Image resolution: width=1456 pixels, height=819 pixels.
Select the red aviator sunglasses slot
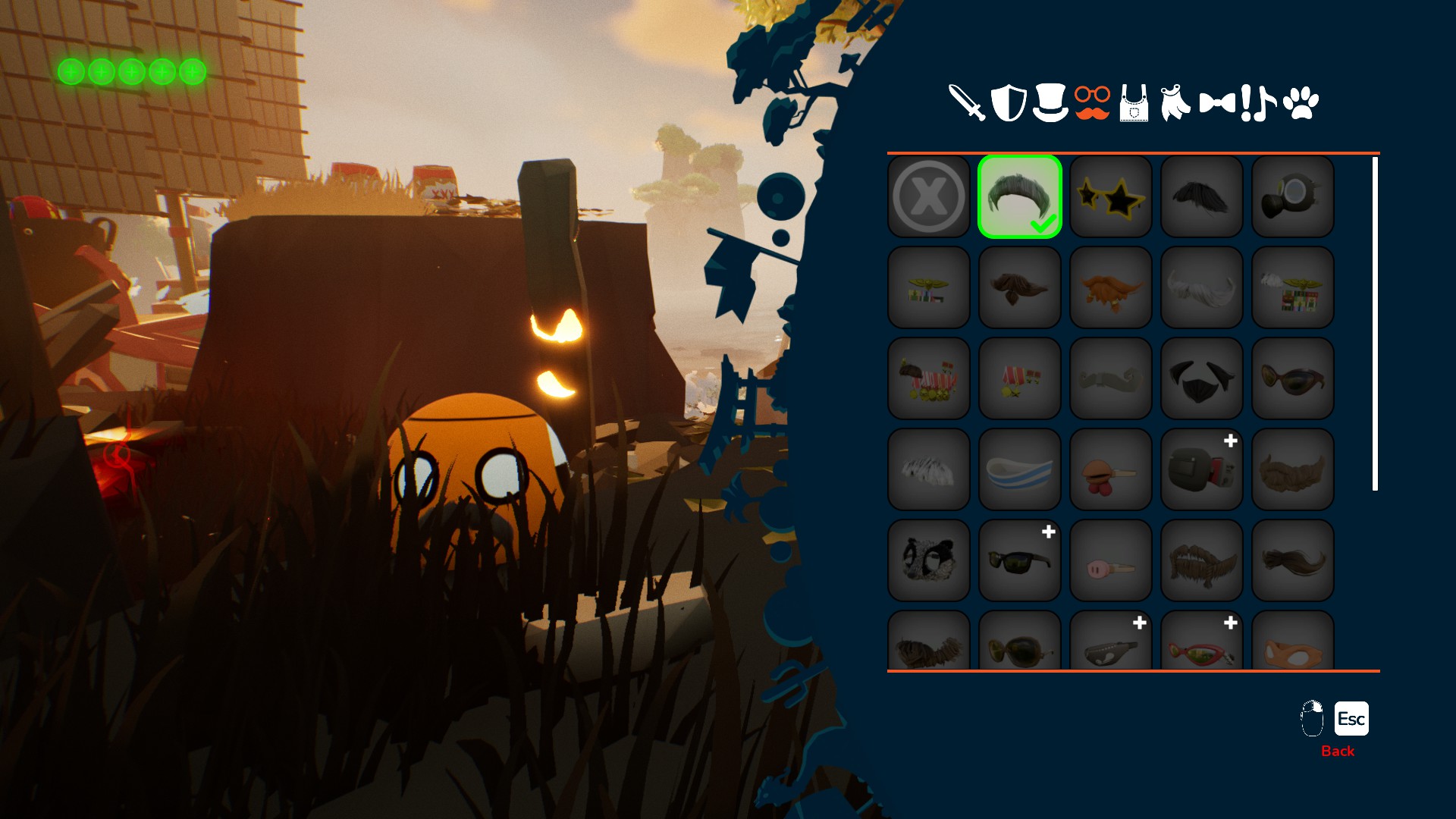[1202, 645]
